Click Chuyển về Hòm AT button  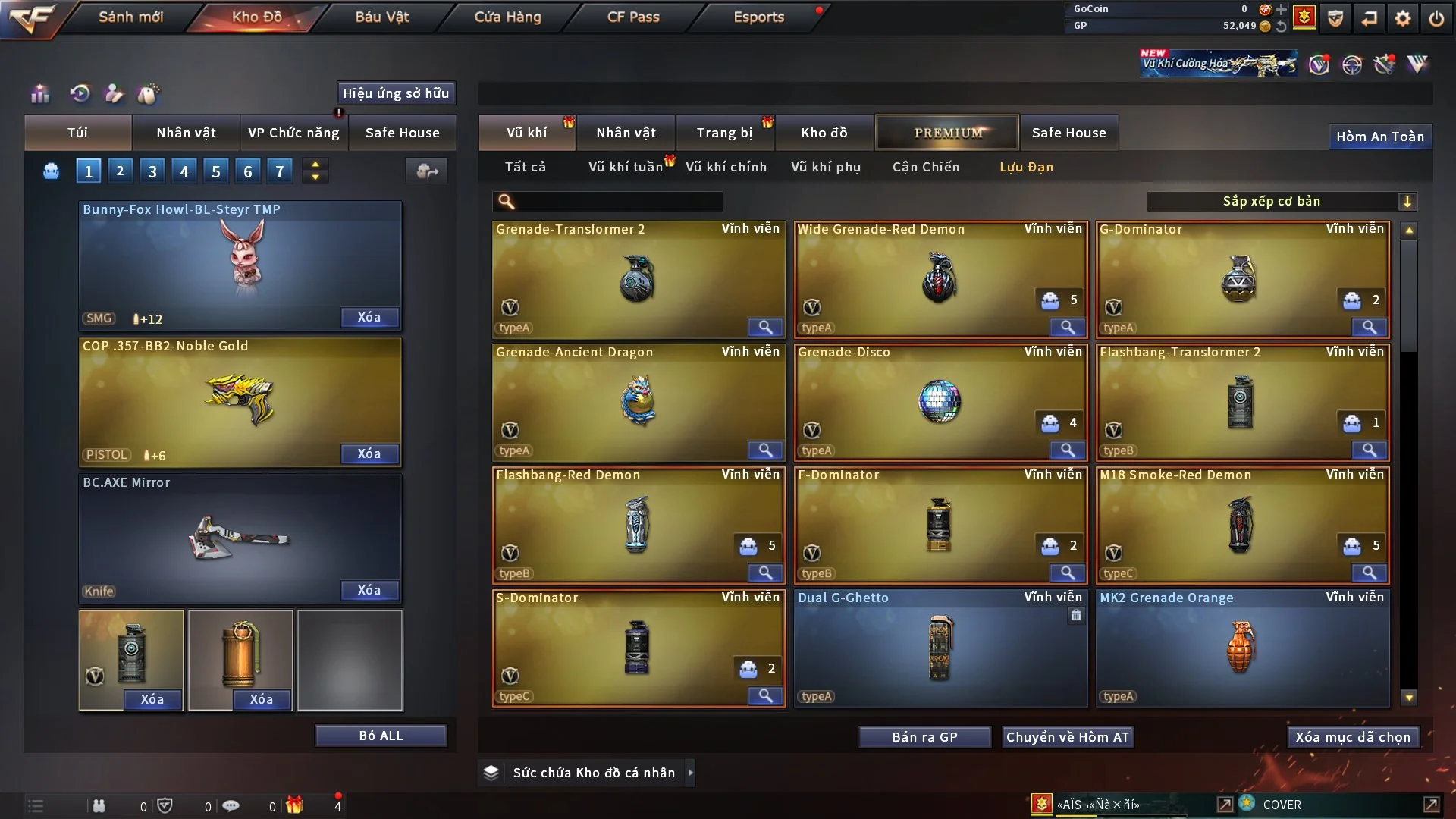point(1068,737)
